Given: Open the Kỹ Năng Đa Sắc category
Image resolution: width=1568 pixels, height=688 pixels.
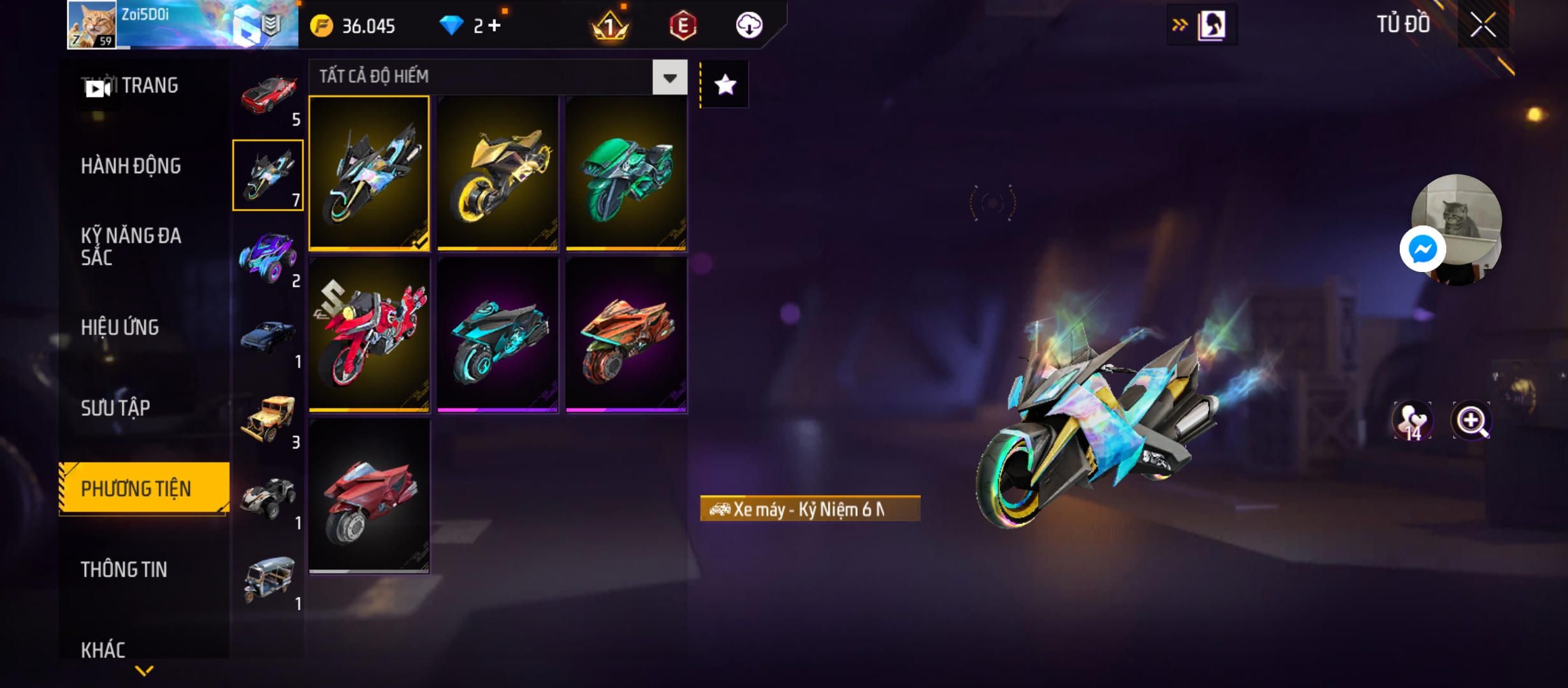Looking at the screenshot, I should [131, 247].
